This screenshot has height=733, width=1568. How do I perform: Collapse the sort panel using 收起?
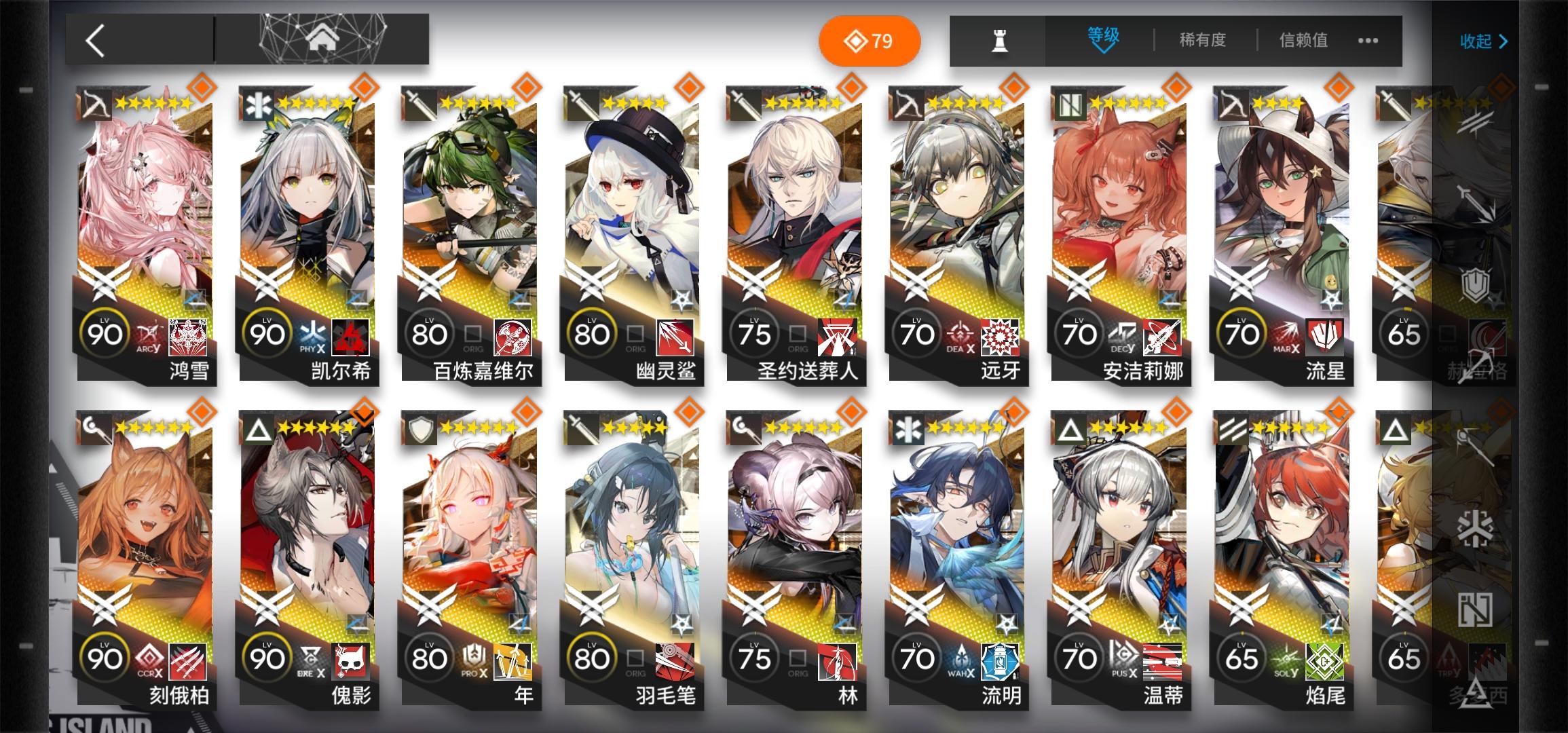point(1482,42)
